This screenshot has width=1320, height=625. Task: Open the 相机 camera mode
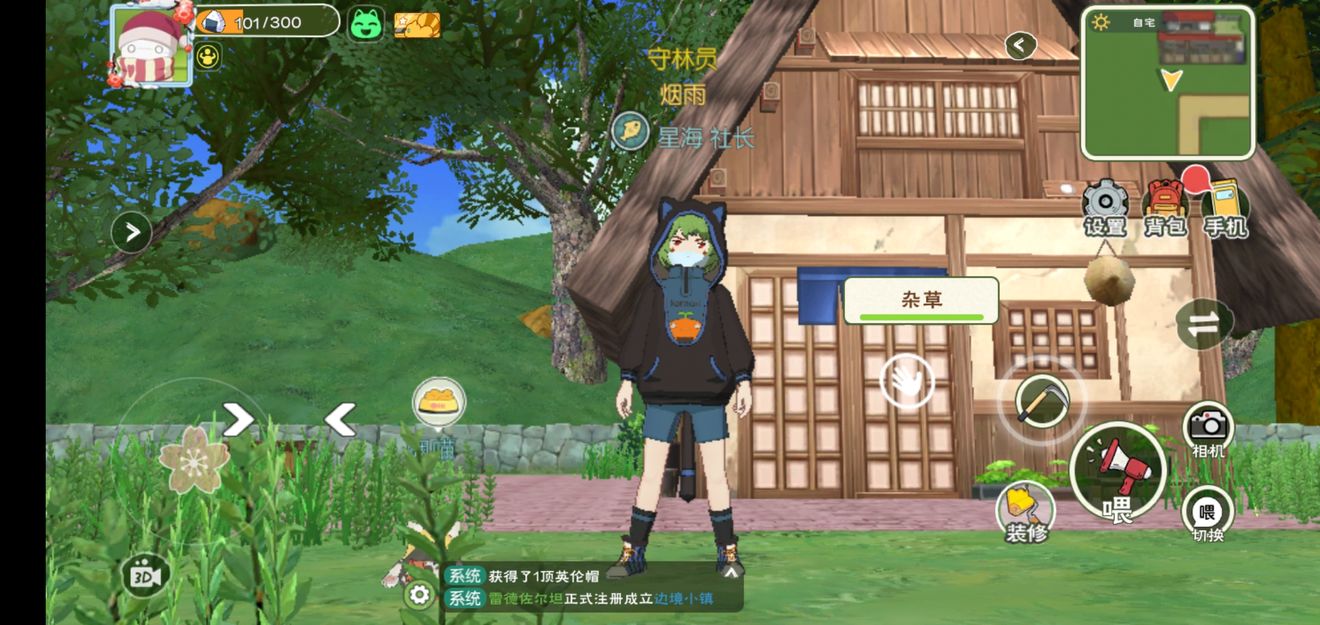coord(1208,429)
